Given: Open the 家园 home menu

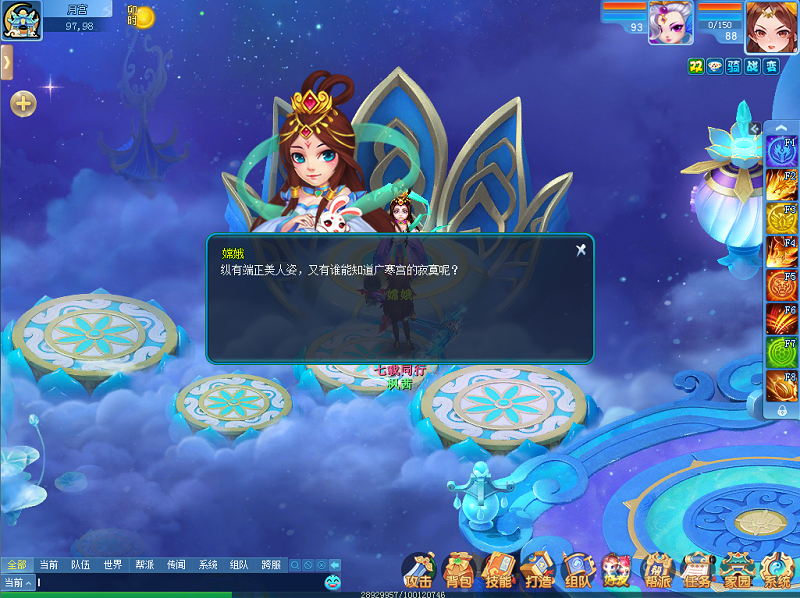Looking at the screenshot, I should pyautogui.click(x=737, y=571).
